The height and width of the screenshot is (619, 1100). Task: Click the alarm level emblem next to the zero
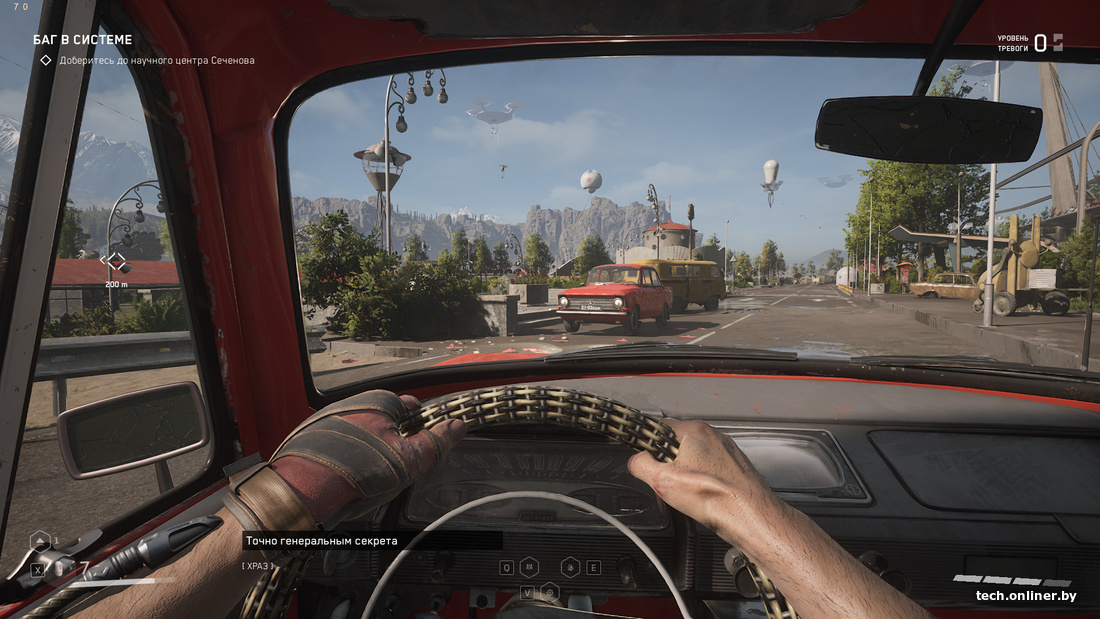pyautogui.click(x=1057, y=42)
